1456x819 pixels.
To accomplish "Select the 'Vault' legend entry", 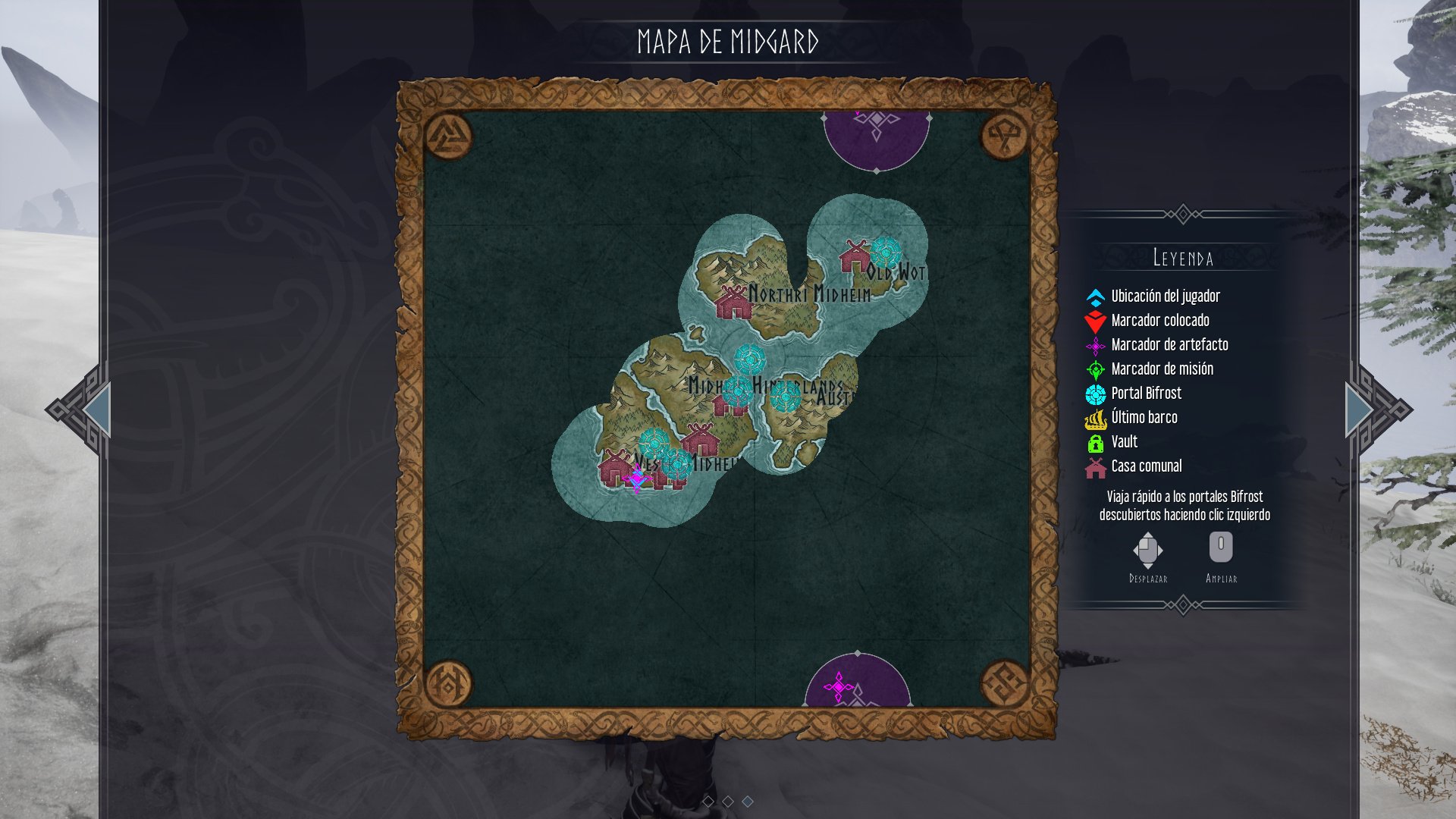I will pos(1123,442).
